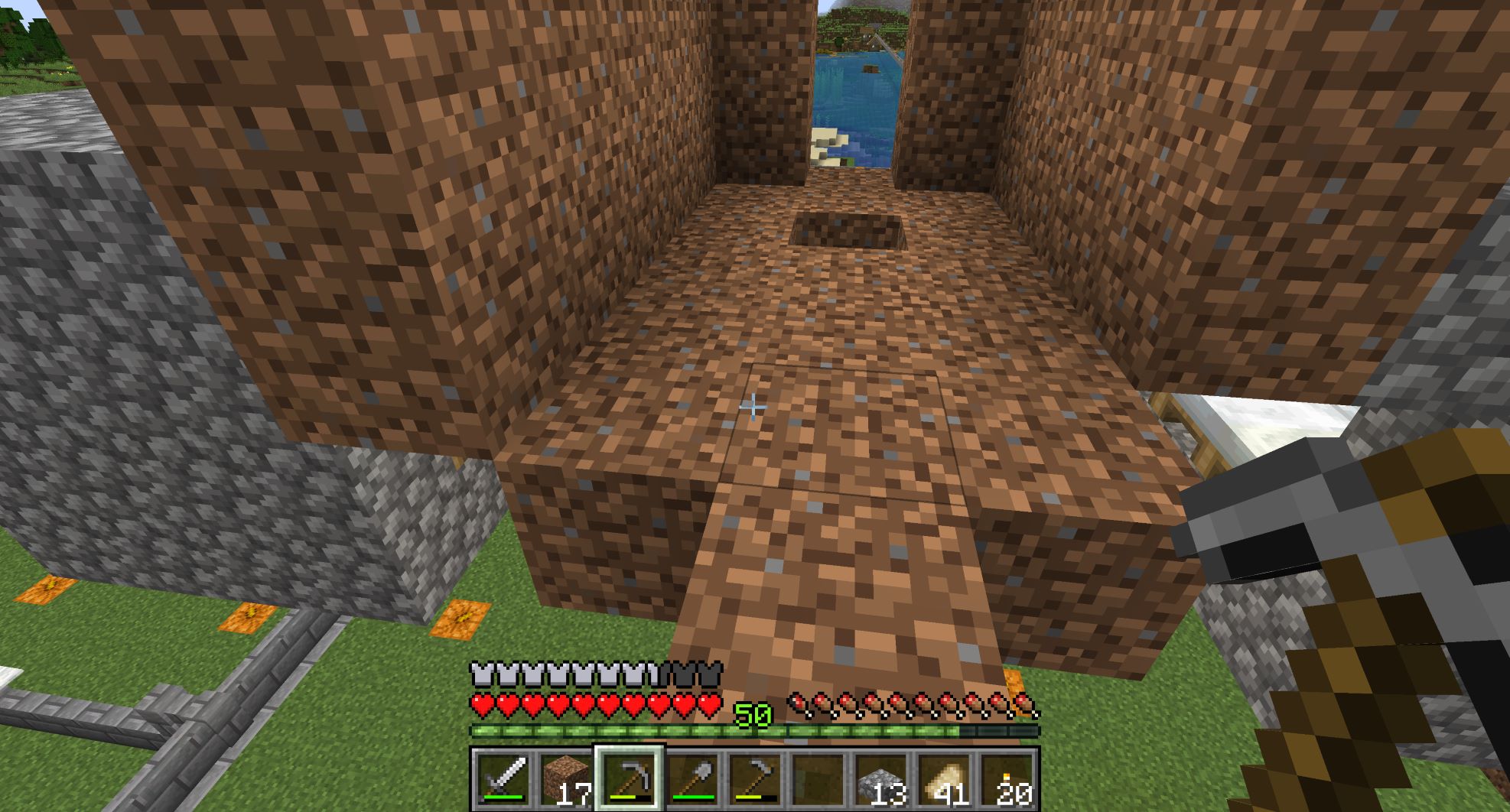
Task: Switch to the shovel in the hotbar
Action: point(692,778)
